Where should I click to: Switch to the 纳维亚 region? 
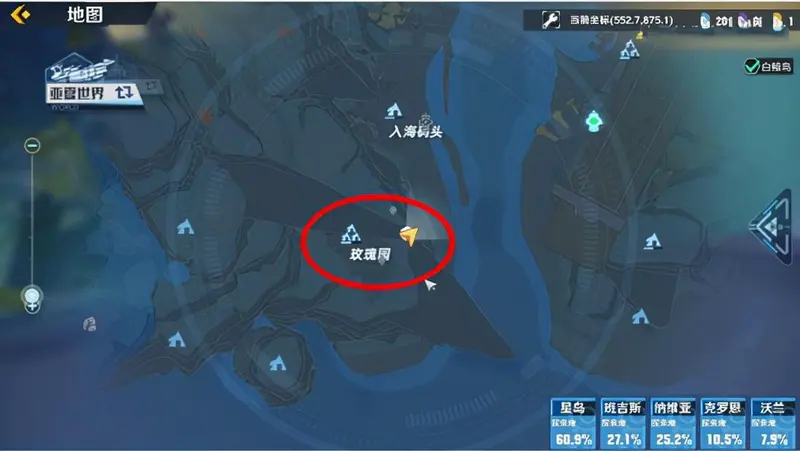pos(673,423)
